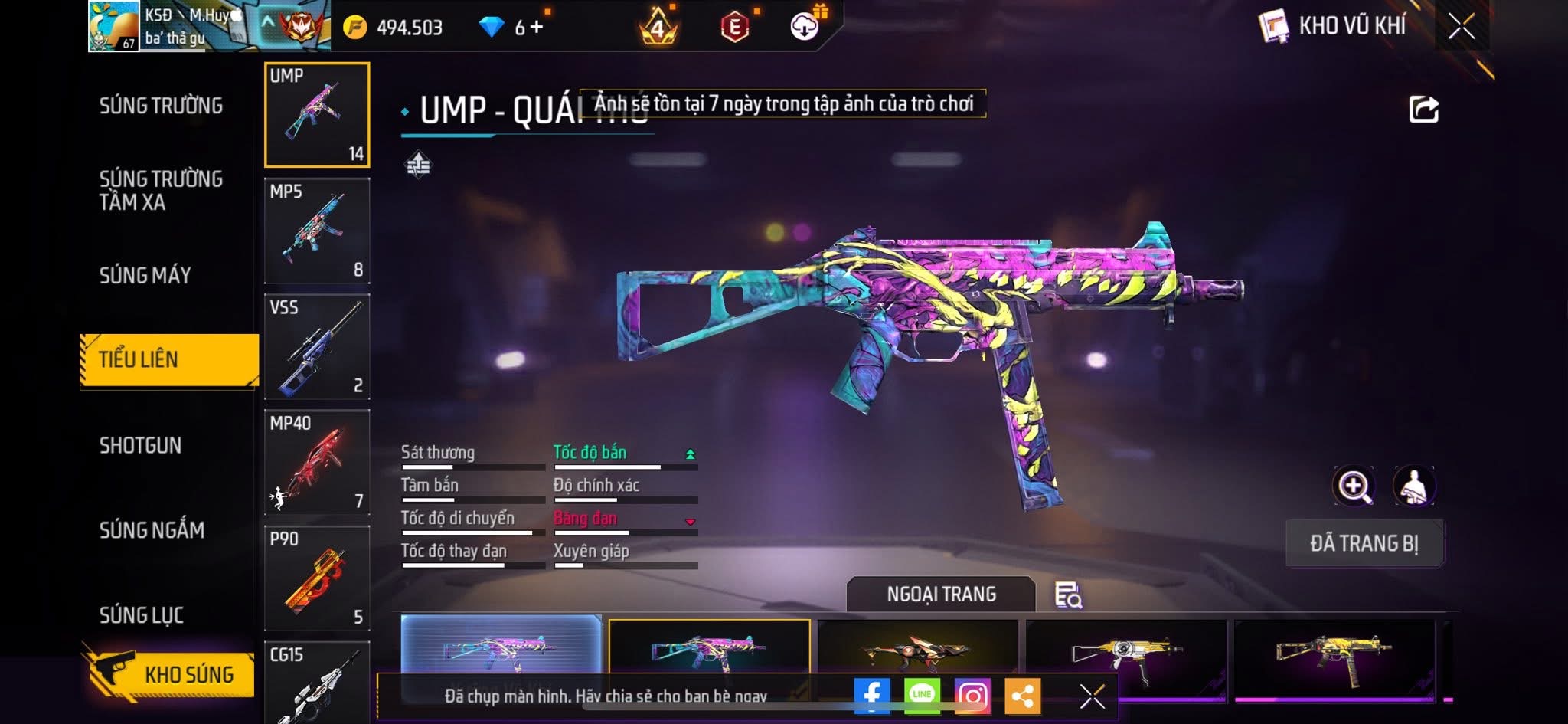The width and height of the screenshot is (1568, 724).
Task: Open the NGOẠI TRANG tab
Action: click(941, 594)
